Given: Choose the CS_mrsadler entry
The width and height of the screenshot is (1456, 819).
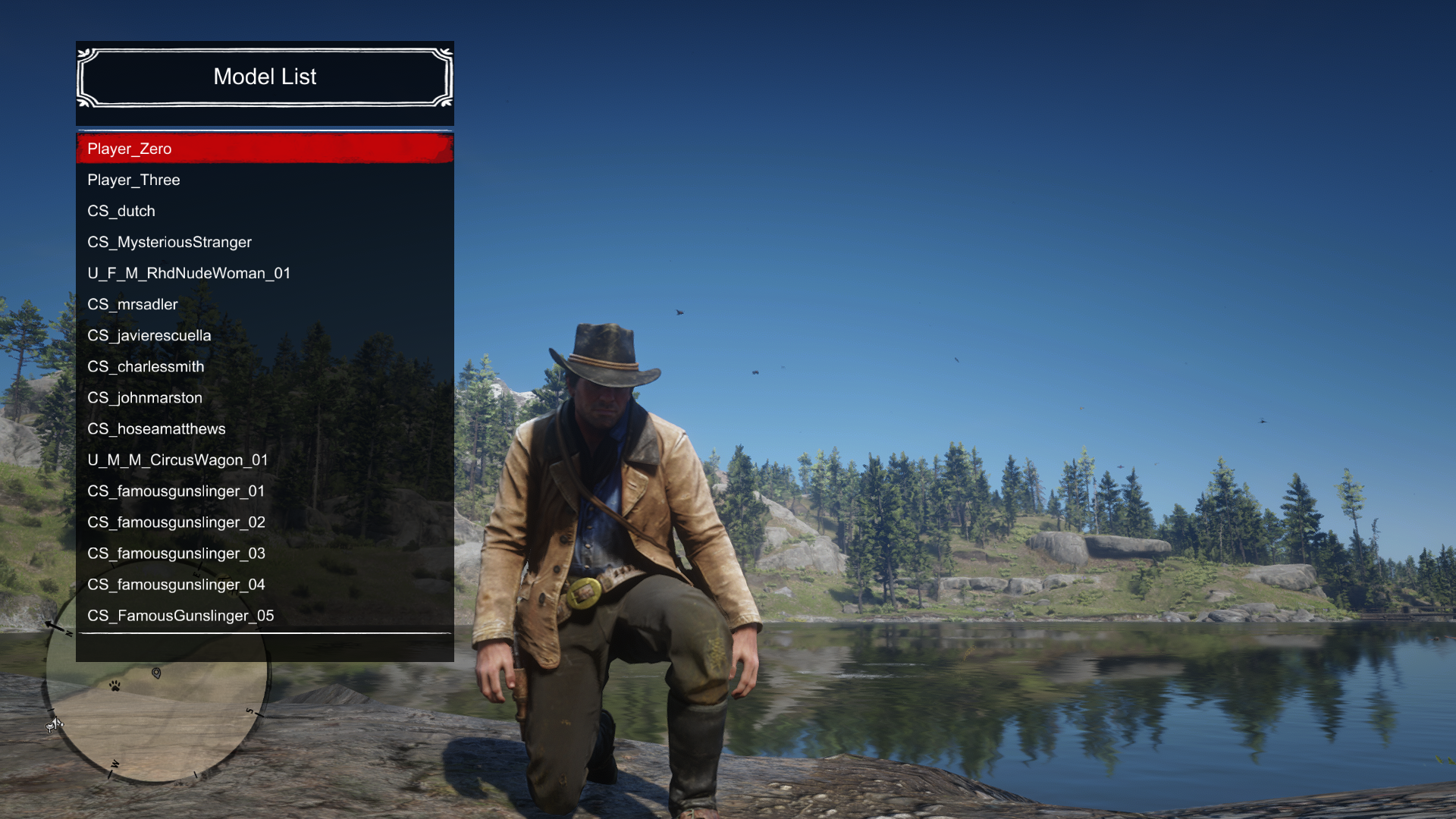Looking at the screenshot, I should [x=265, y=304].
